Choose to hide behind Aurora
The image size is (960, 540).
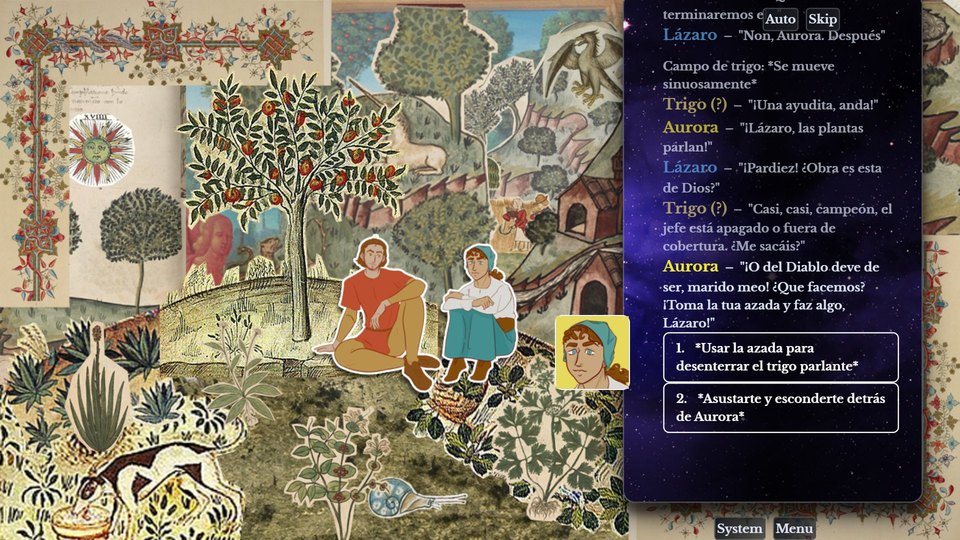point(780,407)
